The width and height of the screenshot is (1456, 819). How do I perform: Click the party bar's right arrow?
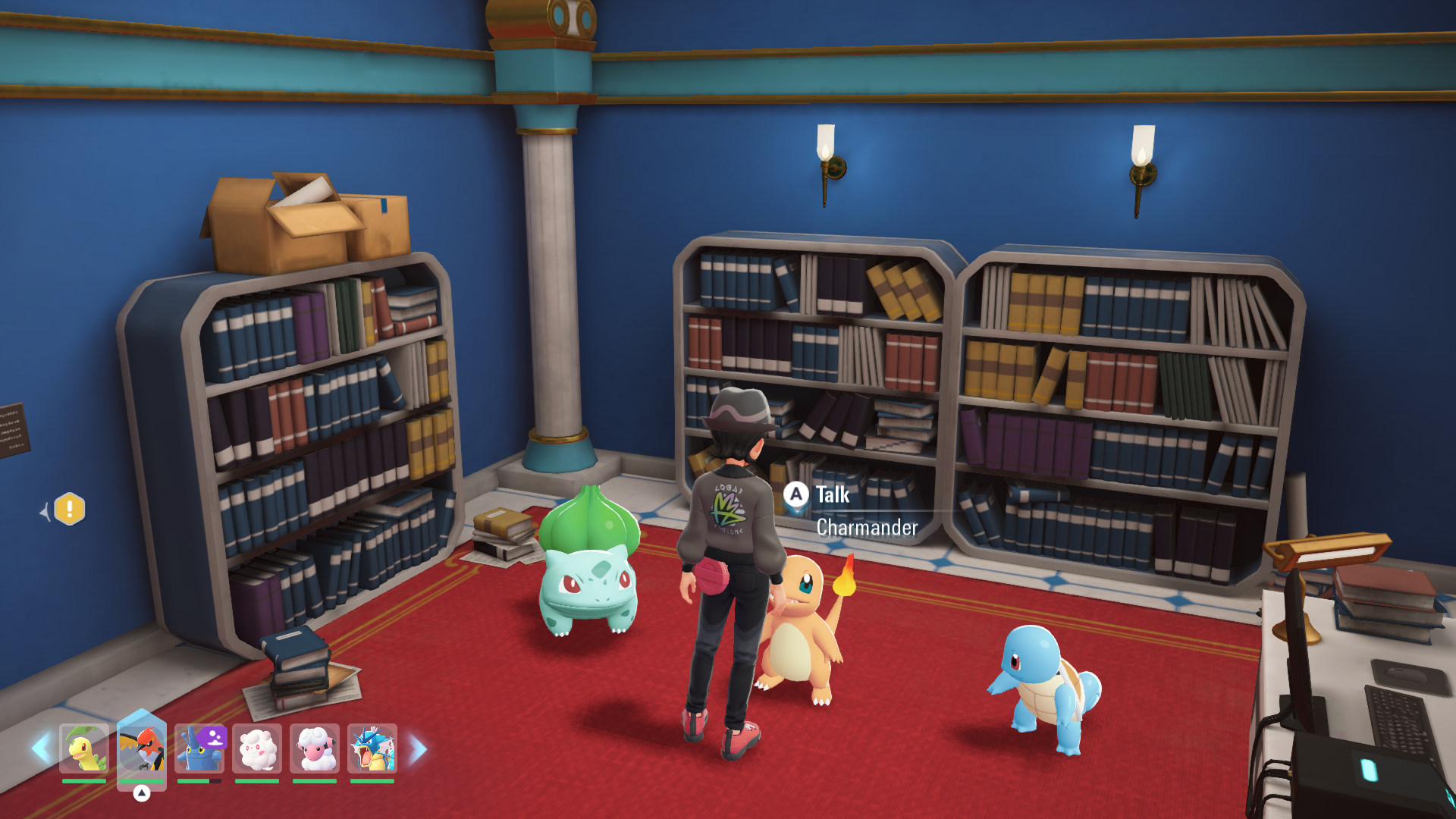[418, 748]
